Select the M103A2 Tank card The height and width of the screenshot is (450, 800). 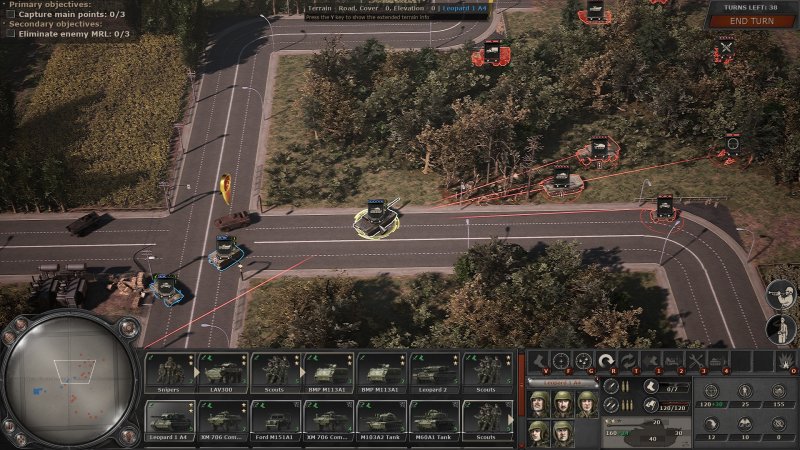(x=382, y=418)
